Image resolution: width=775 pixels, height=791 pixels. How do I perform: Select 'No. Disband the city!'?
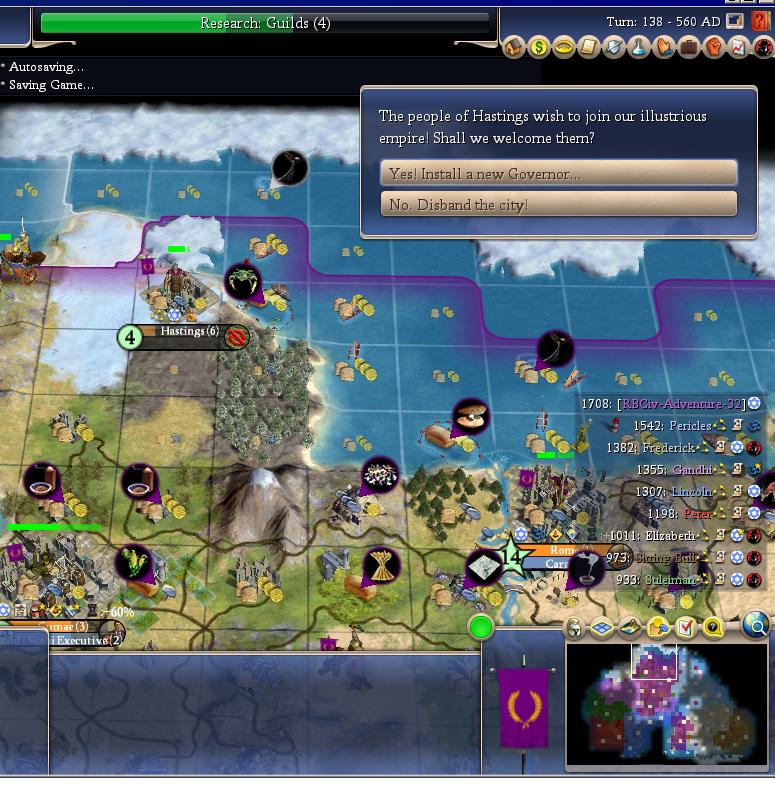coord(558,204)
